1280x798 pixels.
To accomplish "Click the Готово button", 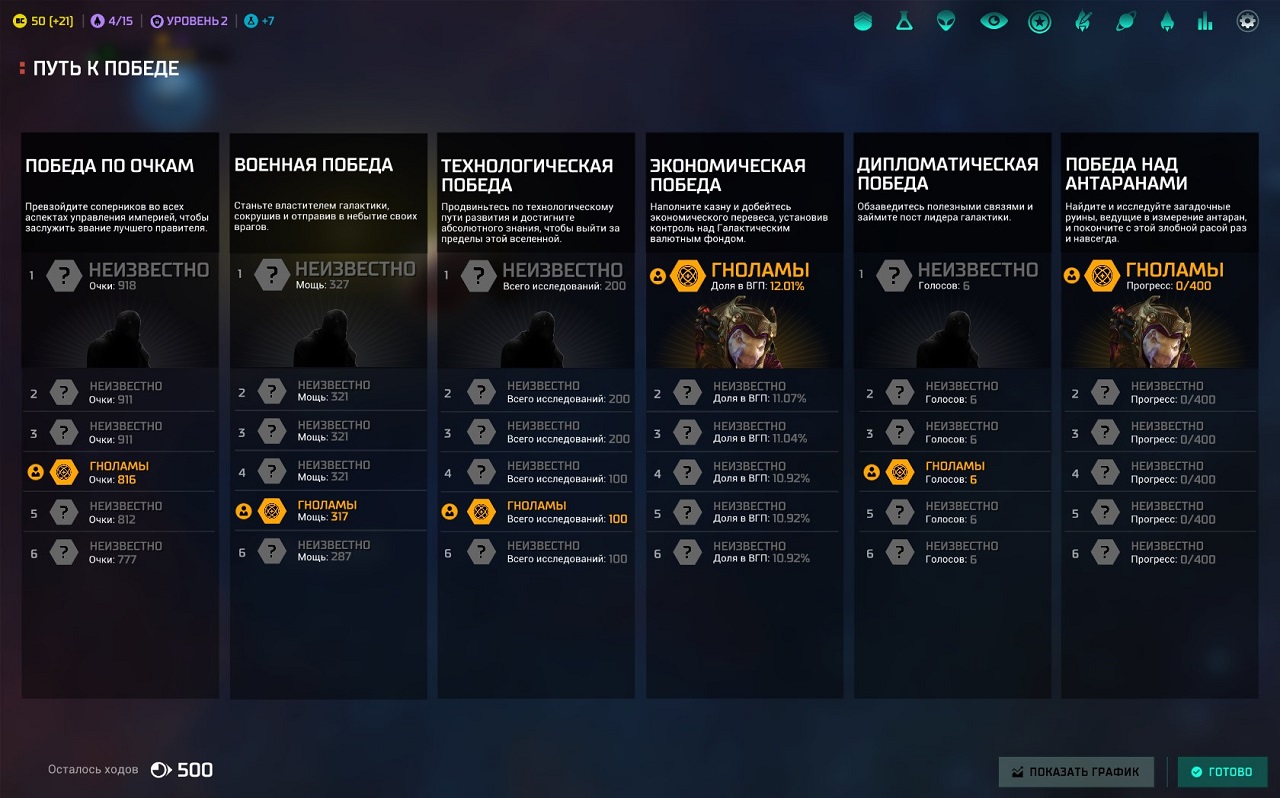I will click(x=1222, y=772).
